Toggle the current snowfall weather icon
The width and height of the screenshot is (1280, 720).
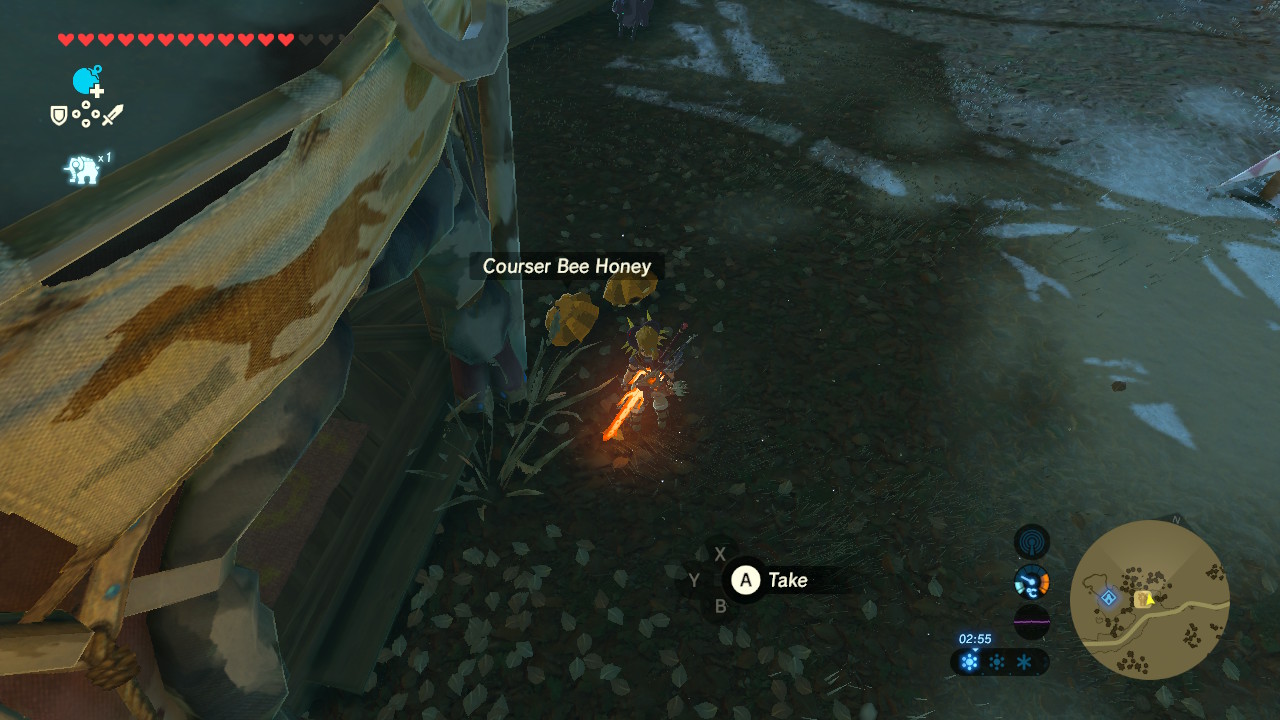pos(969,661)
